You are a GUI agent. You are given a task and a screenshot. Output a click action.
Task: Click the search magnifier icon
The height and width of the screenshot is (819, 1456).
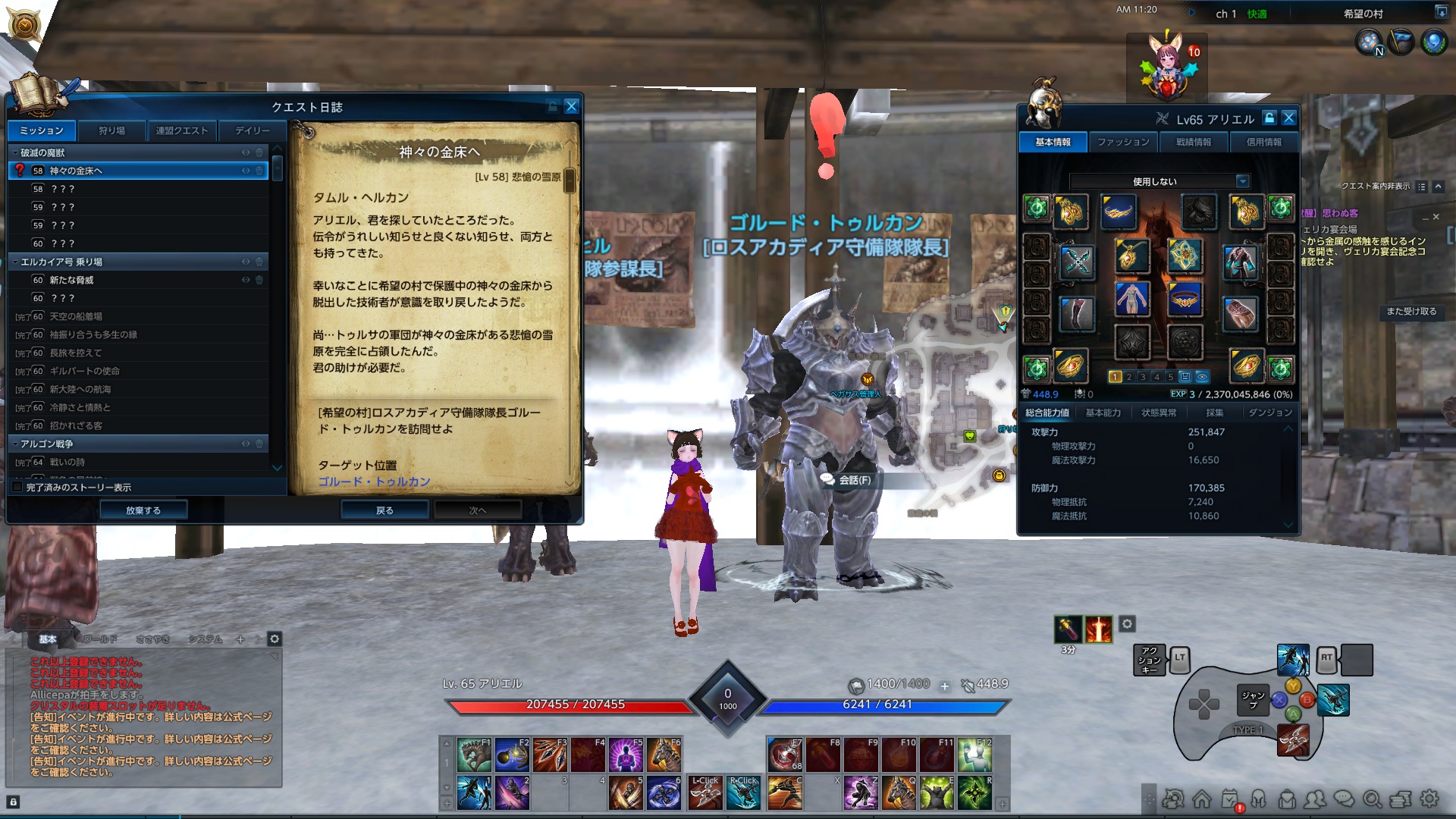1372,799
